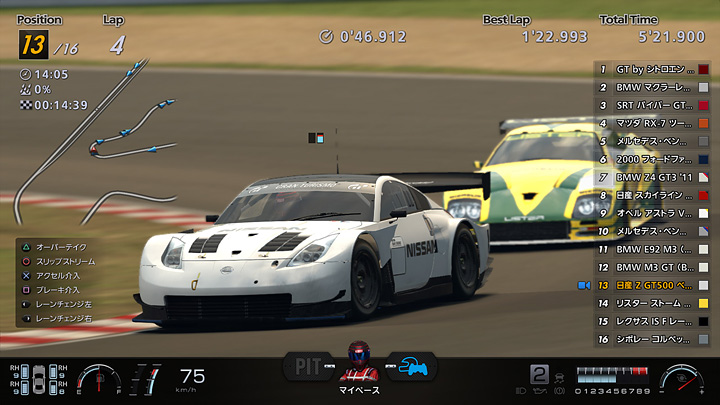Select the PIT command button
Viewport: 720px width, 405px height.
coord(307,365)
